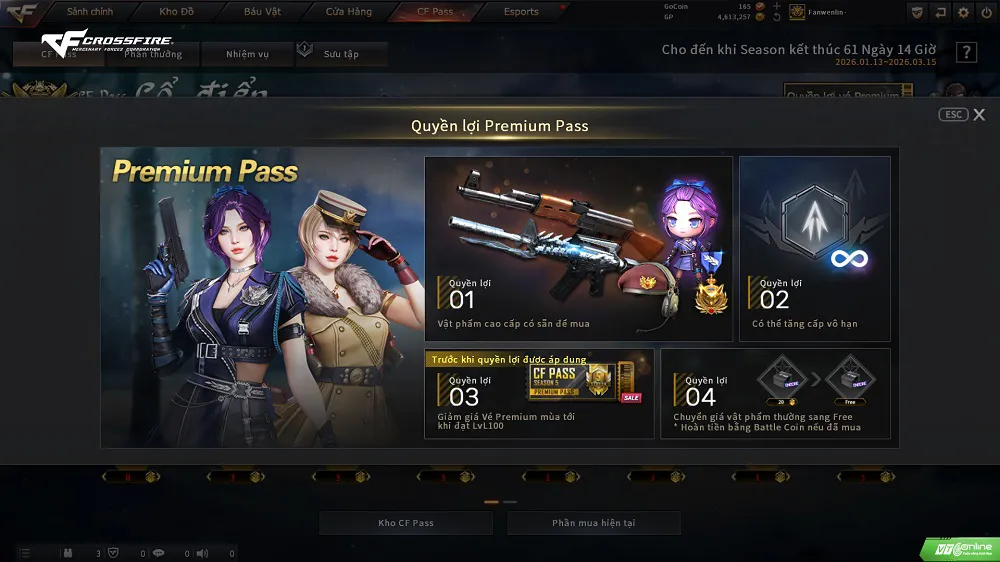Switch to the Nhiệm vụ sub-tab
1000x562 pixels.
246,54
